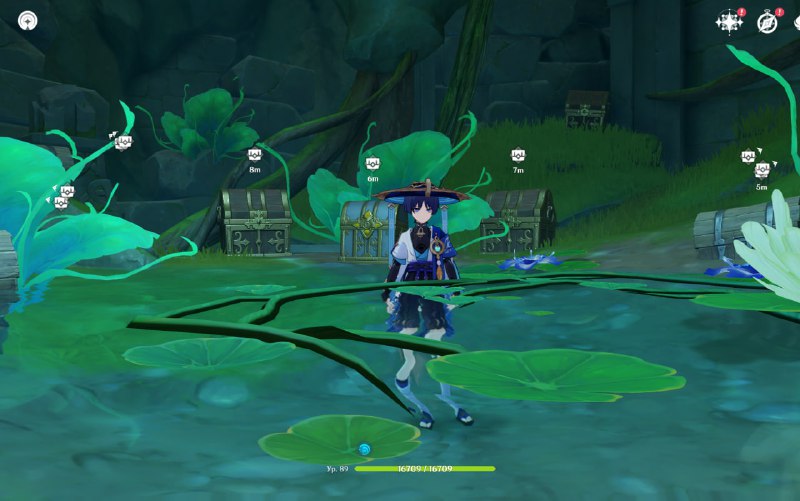The width and height of the screenshot is (800, 501).
Task: Open the white circular star menu icon
Action: [28, 20]
